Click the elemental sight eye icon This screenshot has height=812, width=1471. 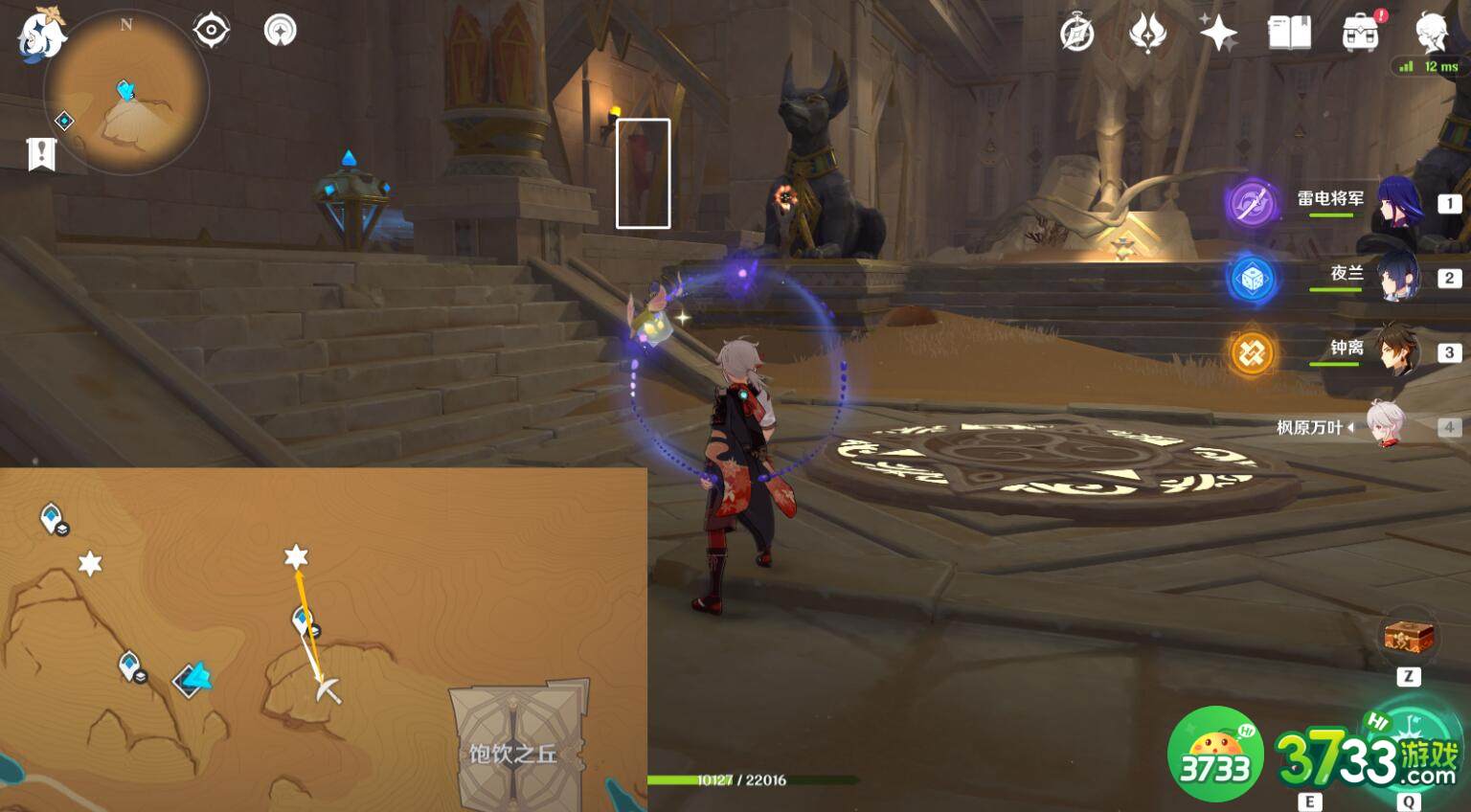tap(211, 31)
